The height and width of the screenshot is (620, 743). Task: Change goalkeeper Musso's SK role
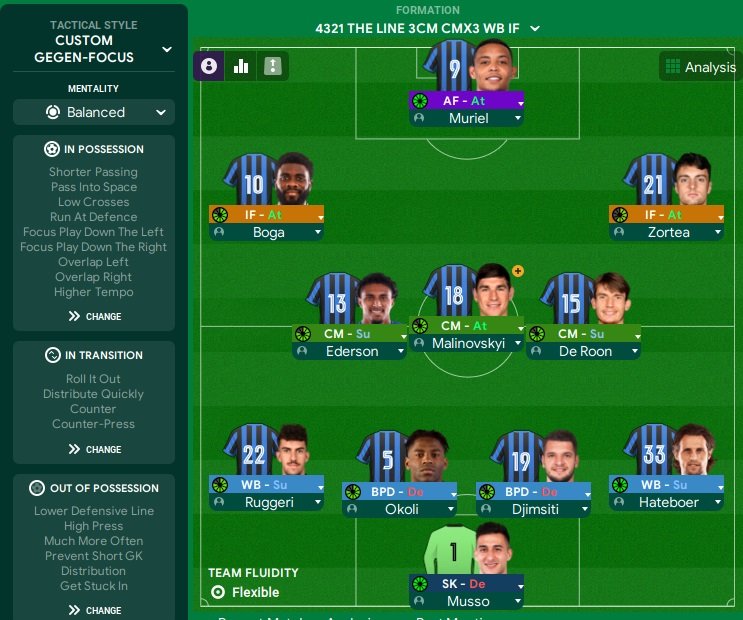(x=466, y=584)
